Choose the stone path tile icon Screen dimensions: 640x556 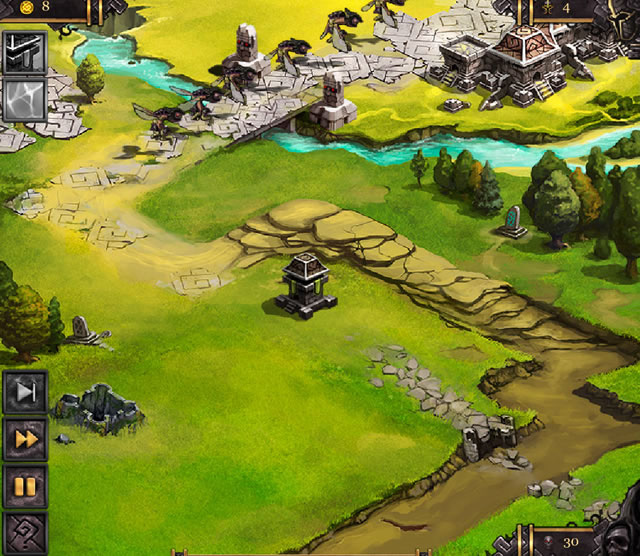click(23, 101)
